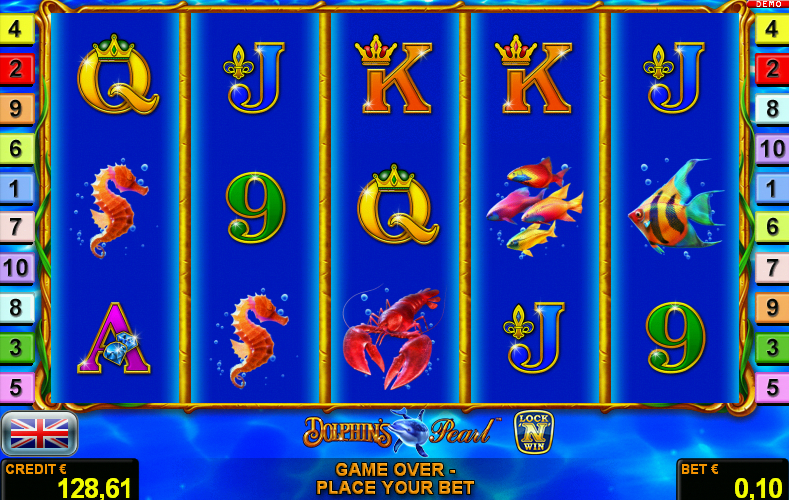Viewport: 789px width, 500px height.
Task: Open the Lock N Win feature badge
Action: pos(533,432)
